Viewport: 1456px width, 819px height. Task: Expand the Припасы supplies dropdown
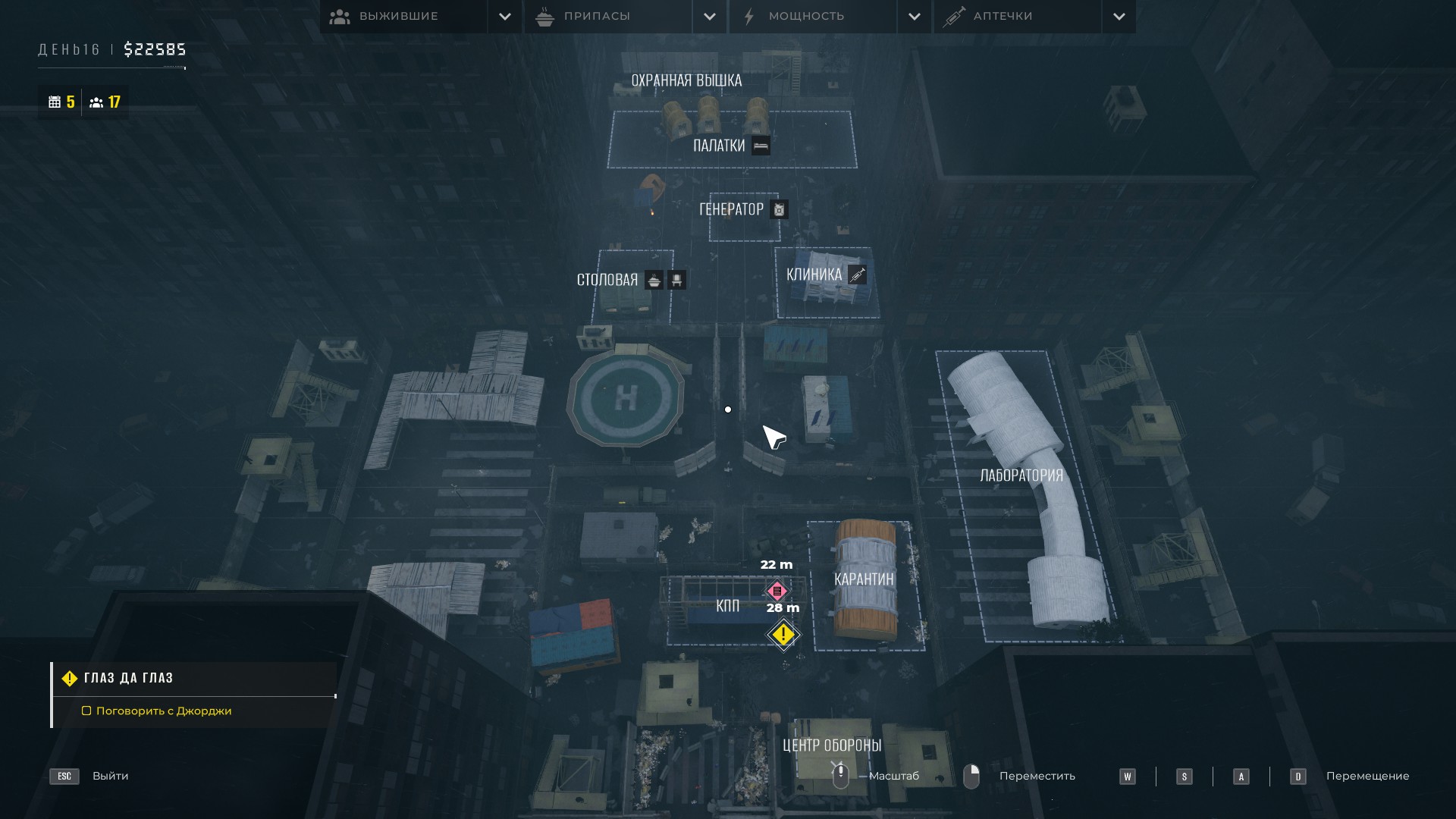pos(709,17)
